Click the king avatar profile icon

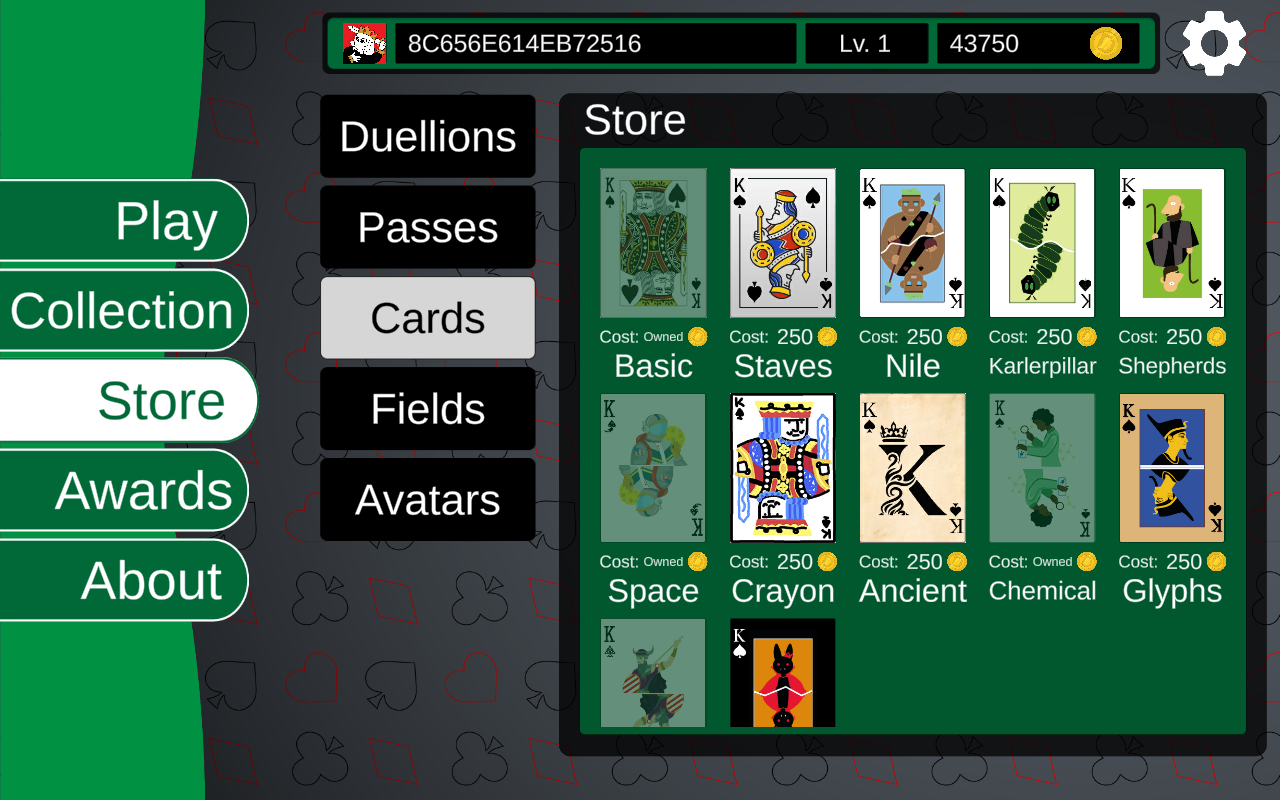365,43
